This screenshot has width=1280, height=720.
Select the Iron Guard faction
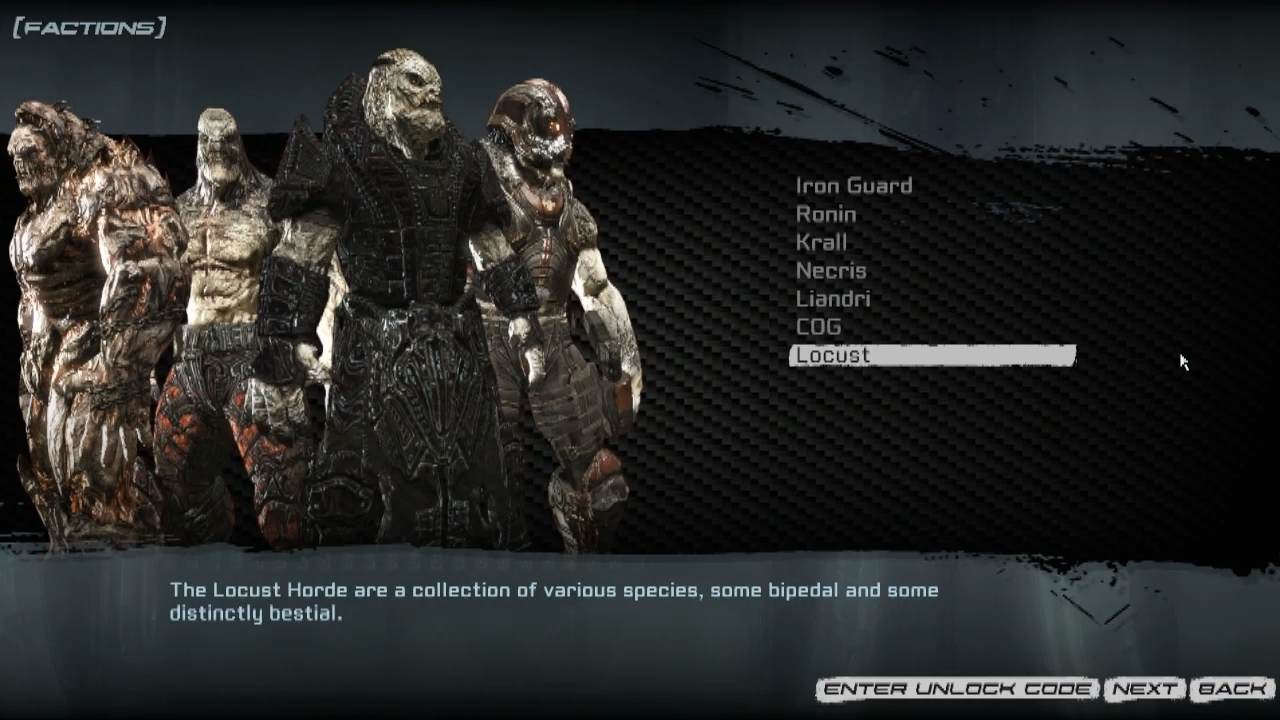(x=853, y=185)
